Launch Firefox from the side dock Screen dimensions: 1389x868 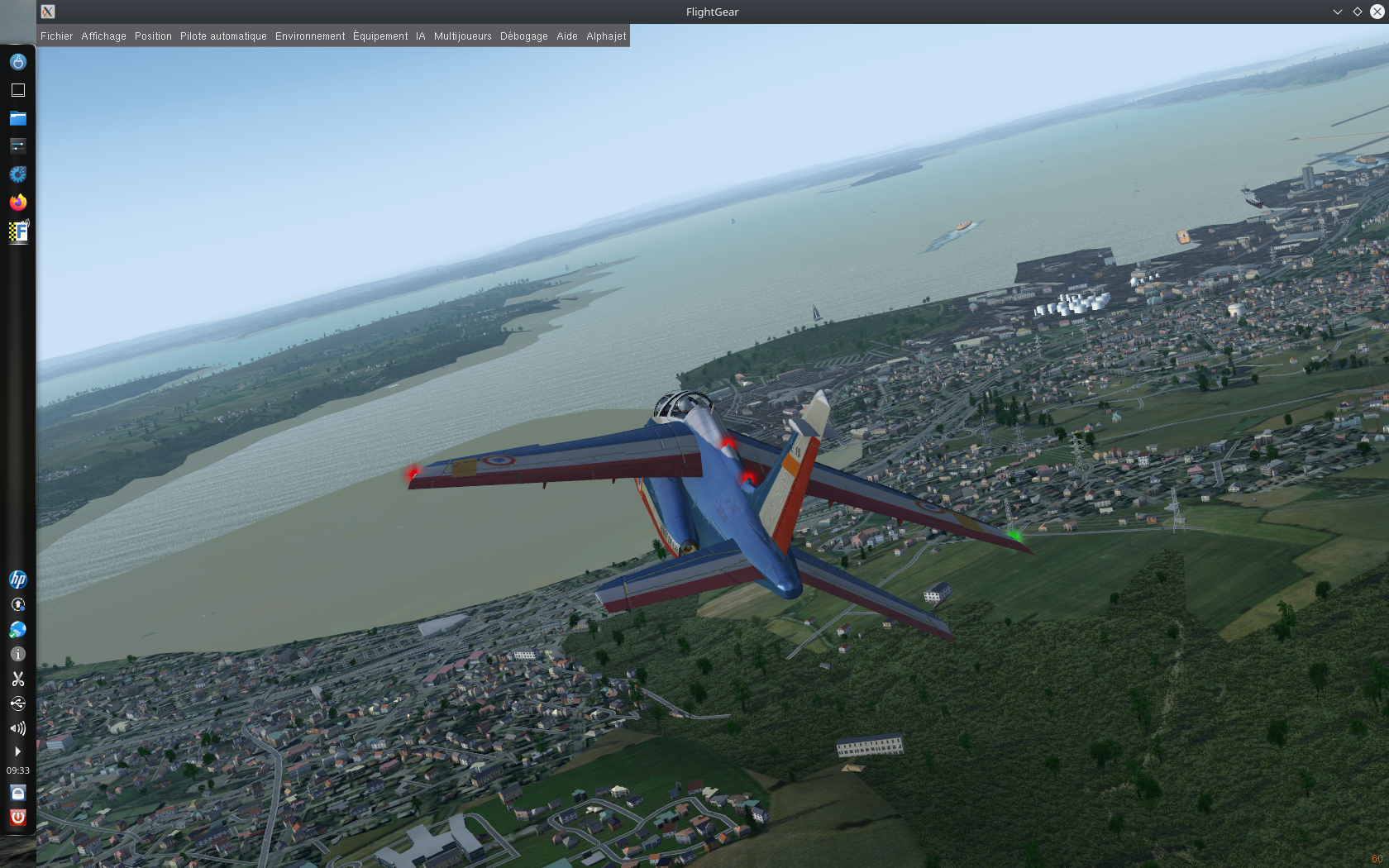[17, 202]
